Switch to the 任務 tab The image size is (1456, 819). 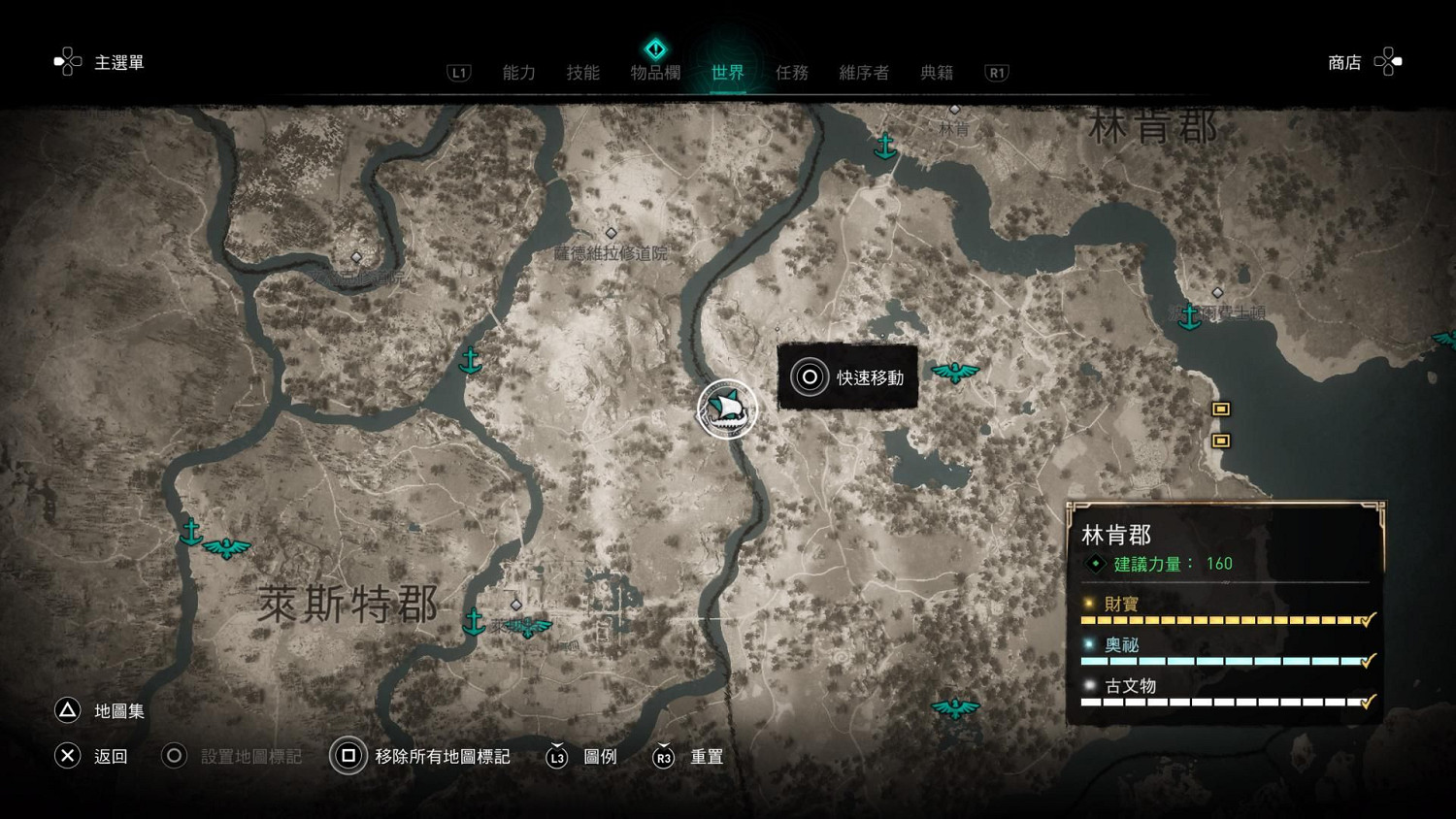[792, 71]
